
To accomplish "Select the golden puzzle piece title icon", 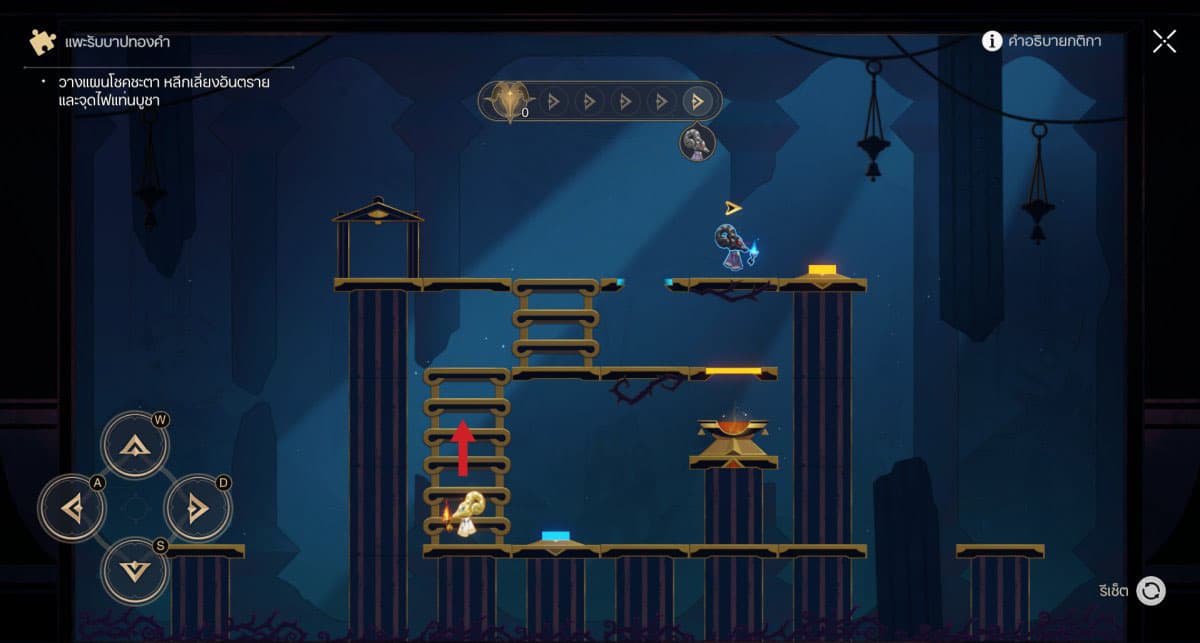I will tap(42, 42).
